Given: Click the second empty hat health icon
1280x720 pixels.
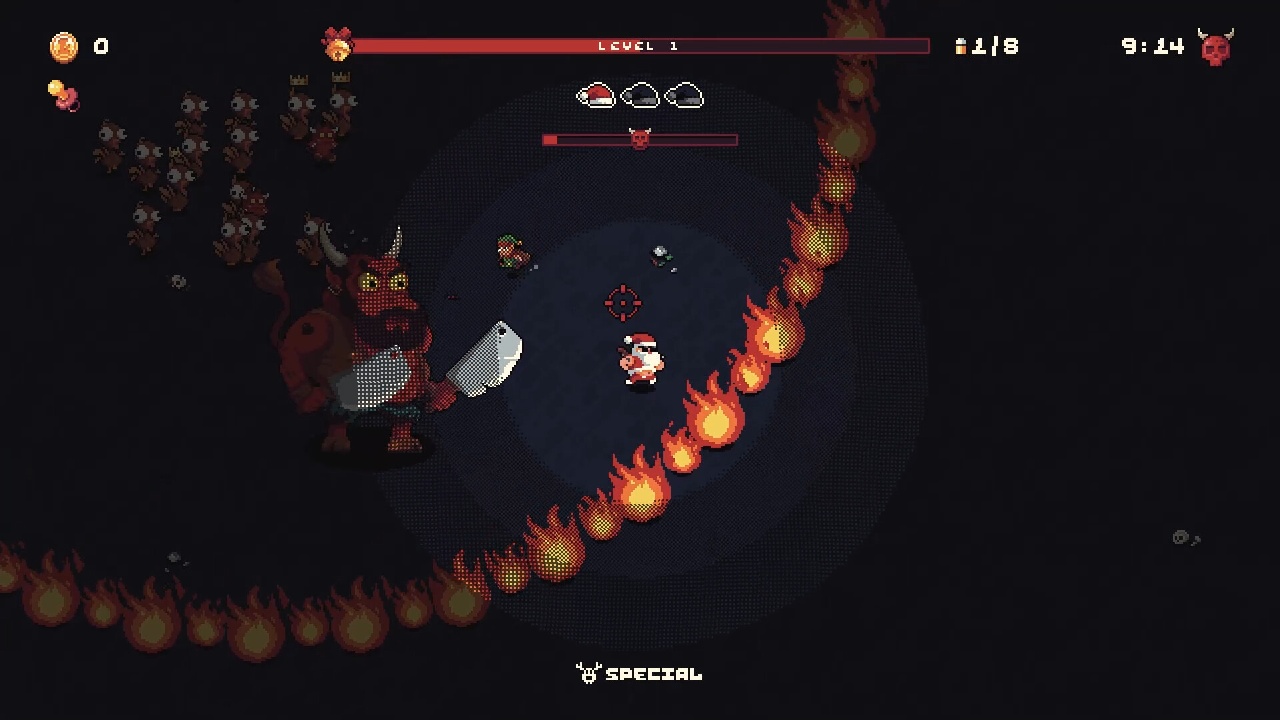Looking at the screenshot, I should (x=640, y=96).
